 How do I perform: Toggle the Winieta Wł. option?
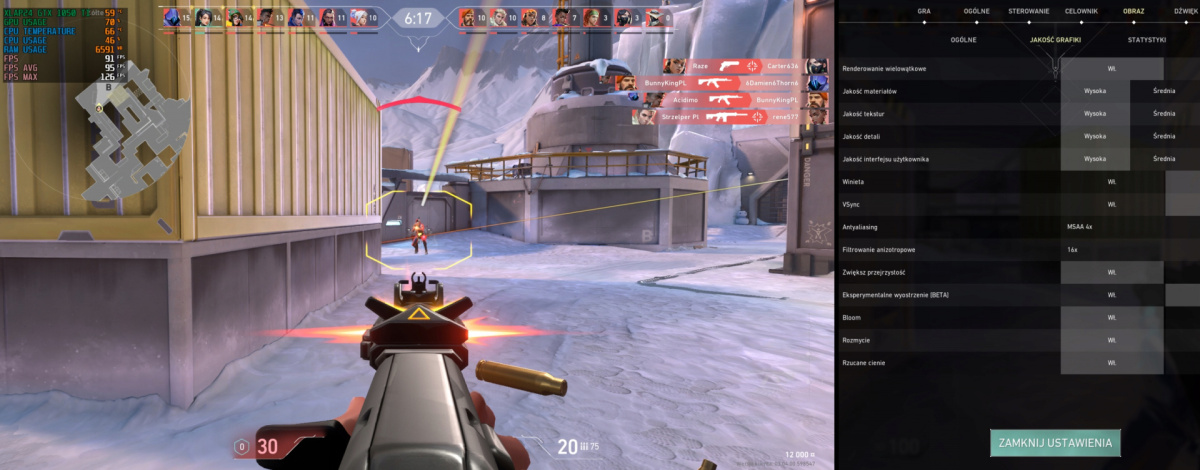click(x=1112, y=182)
